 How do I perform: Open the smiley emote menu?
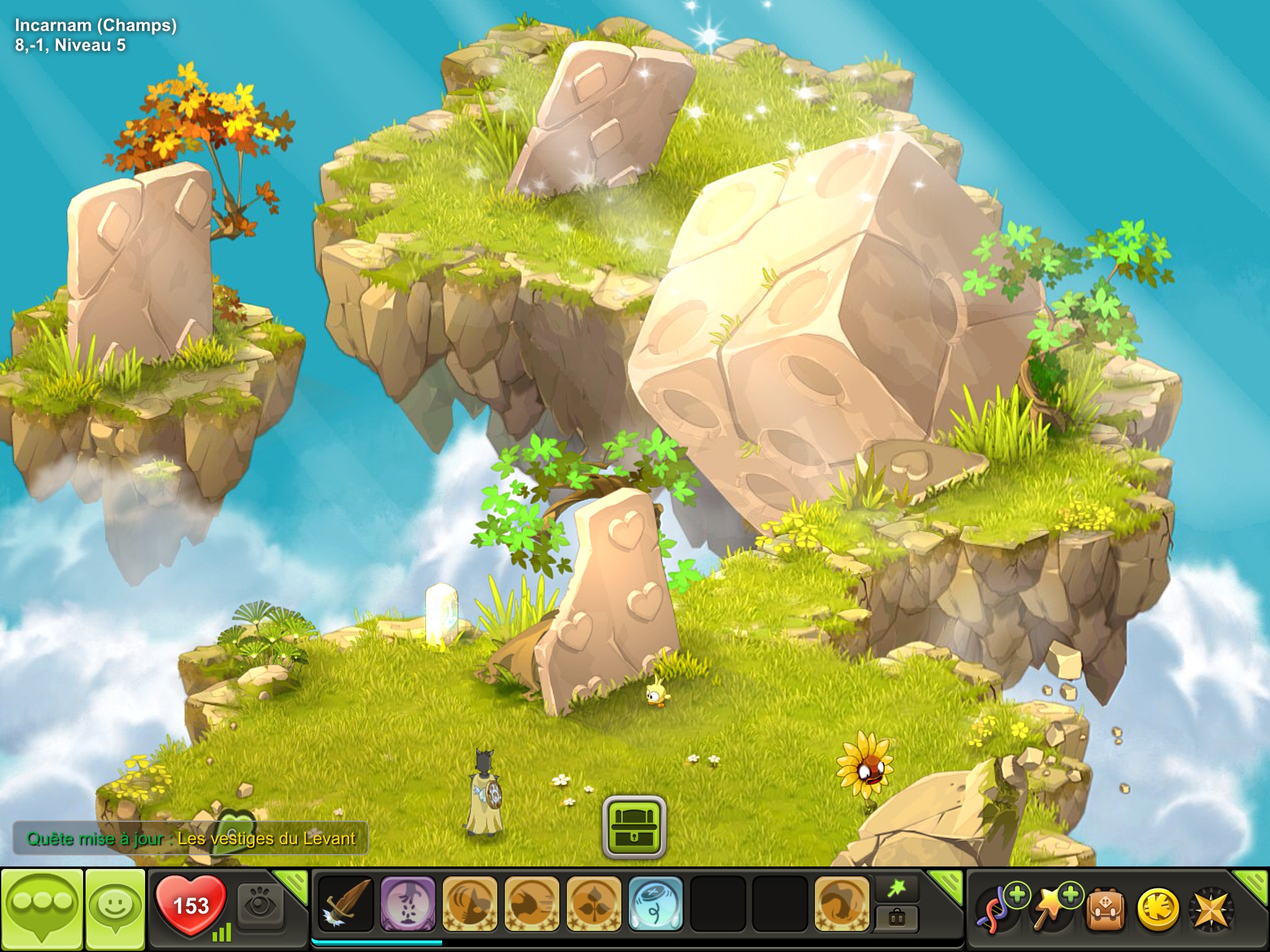(115, 909)
